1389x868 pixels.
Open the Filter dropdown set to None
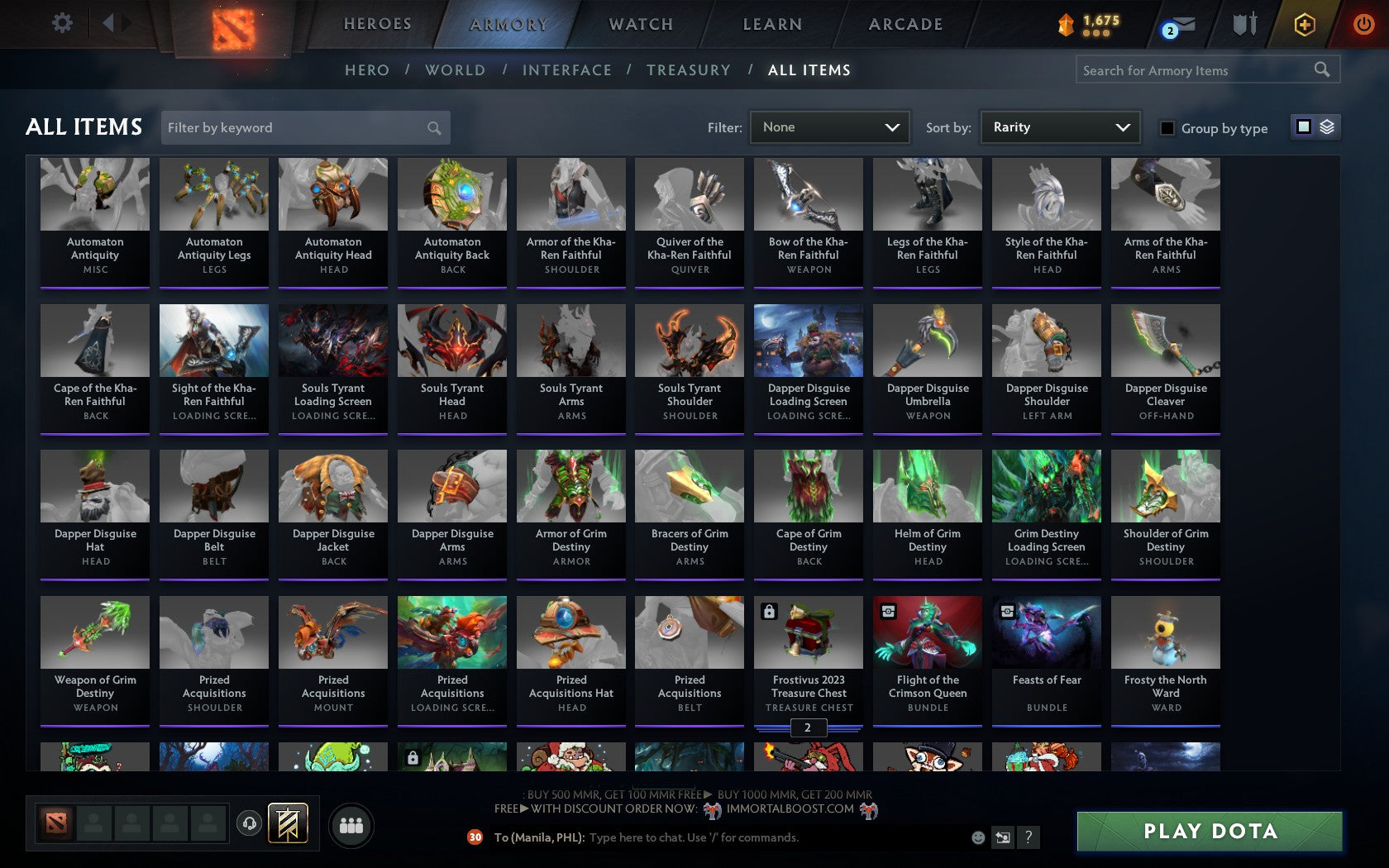pos(829,126)
